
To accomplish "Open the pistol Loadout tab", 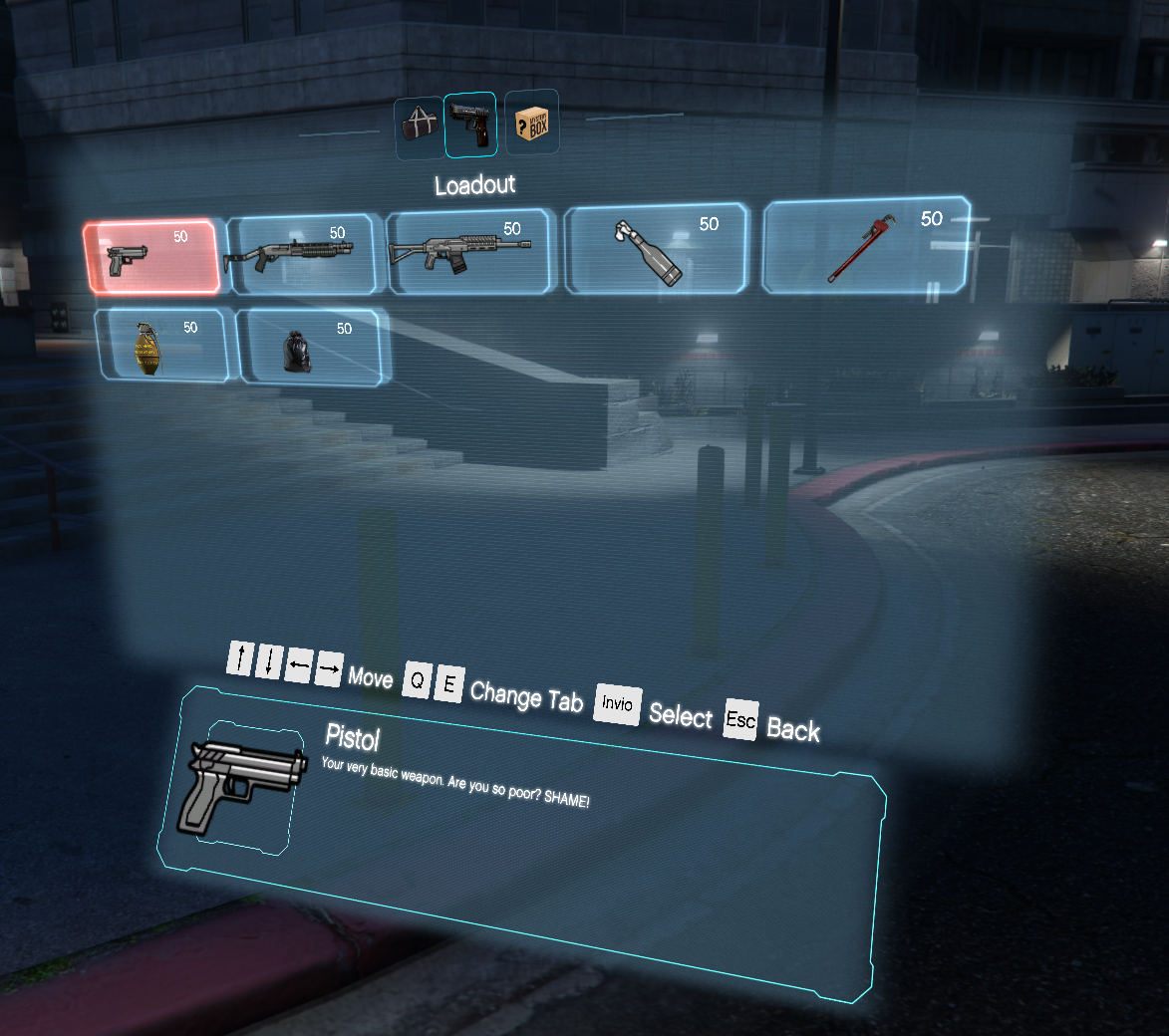I will 470,125.
